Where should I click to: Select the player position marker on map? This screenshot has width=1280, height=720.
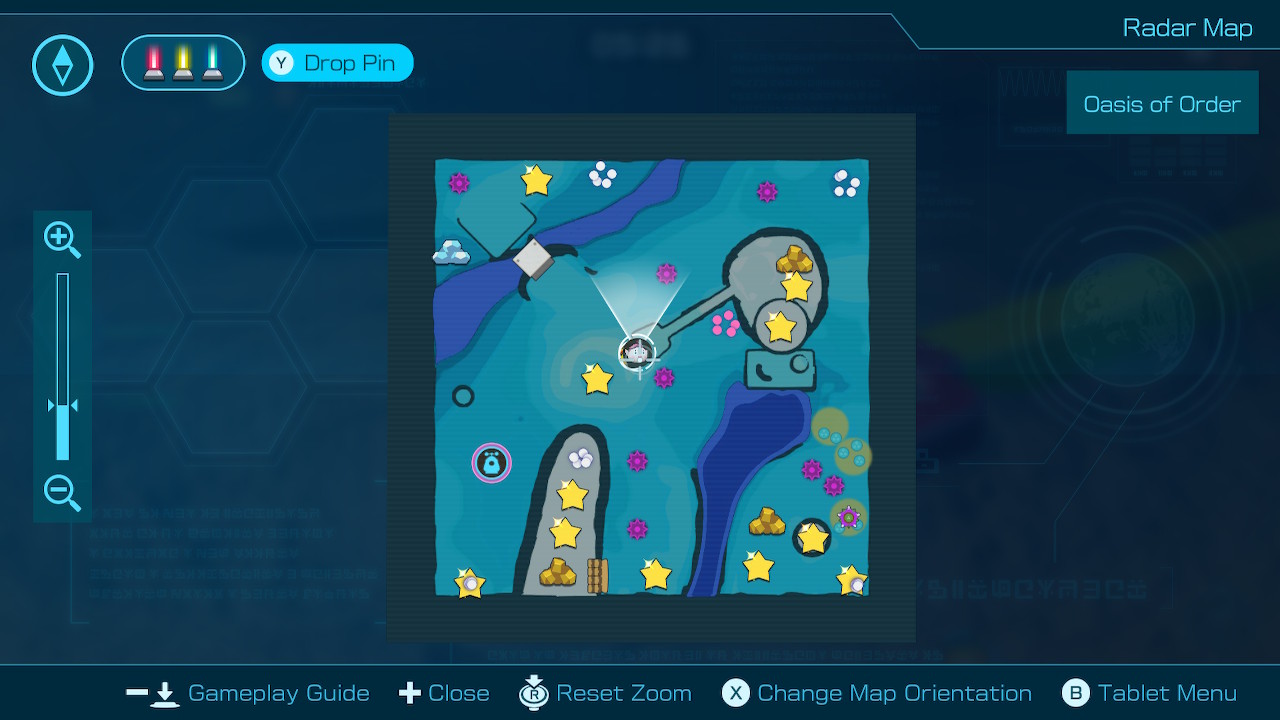point(637,352)
